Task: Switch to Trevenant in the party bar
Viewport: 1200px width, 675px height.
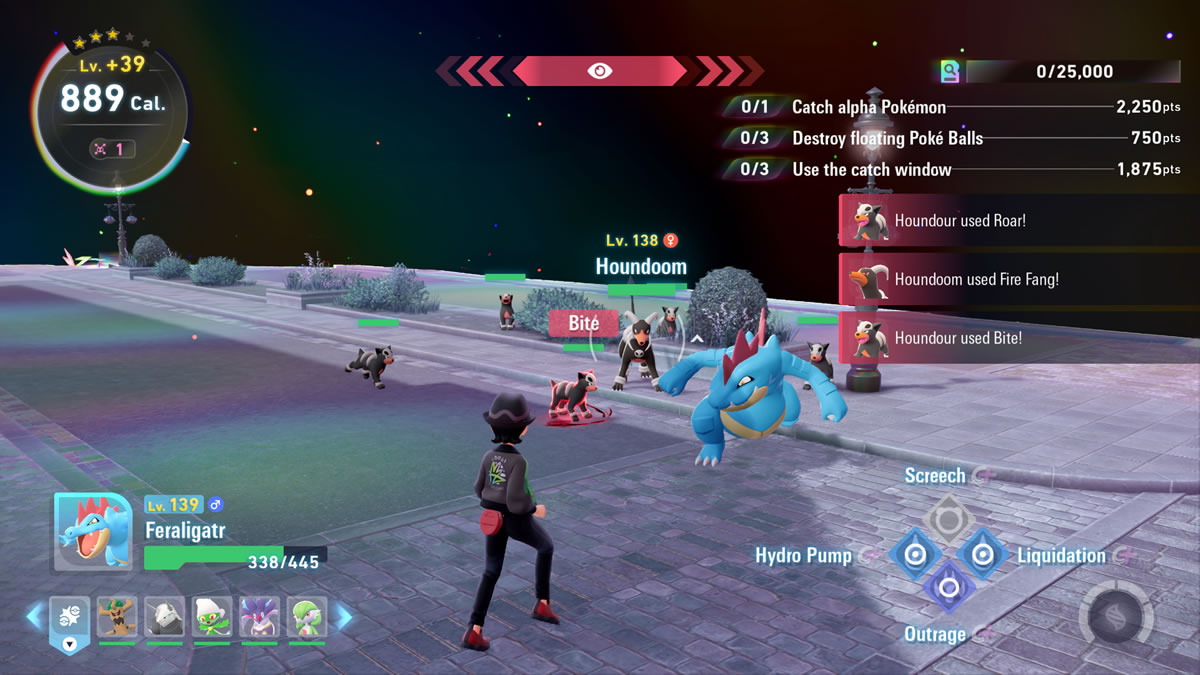Action: point(116,619)
